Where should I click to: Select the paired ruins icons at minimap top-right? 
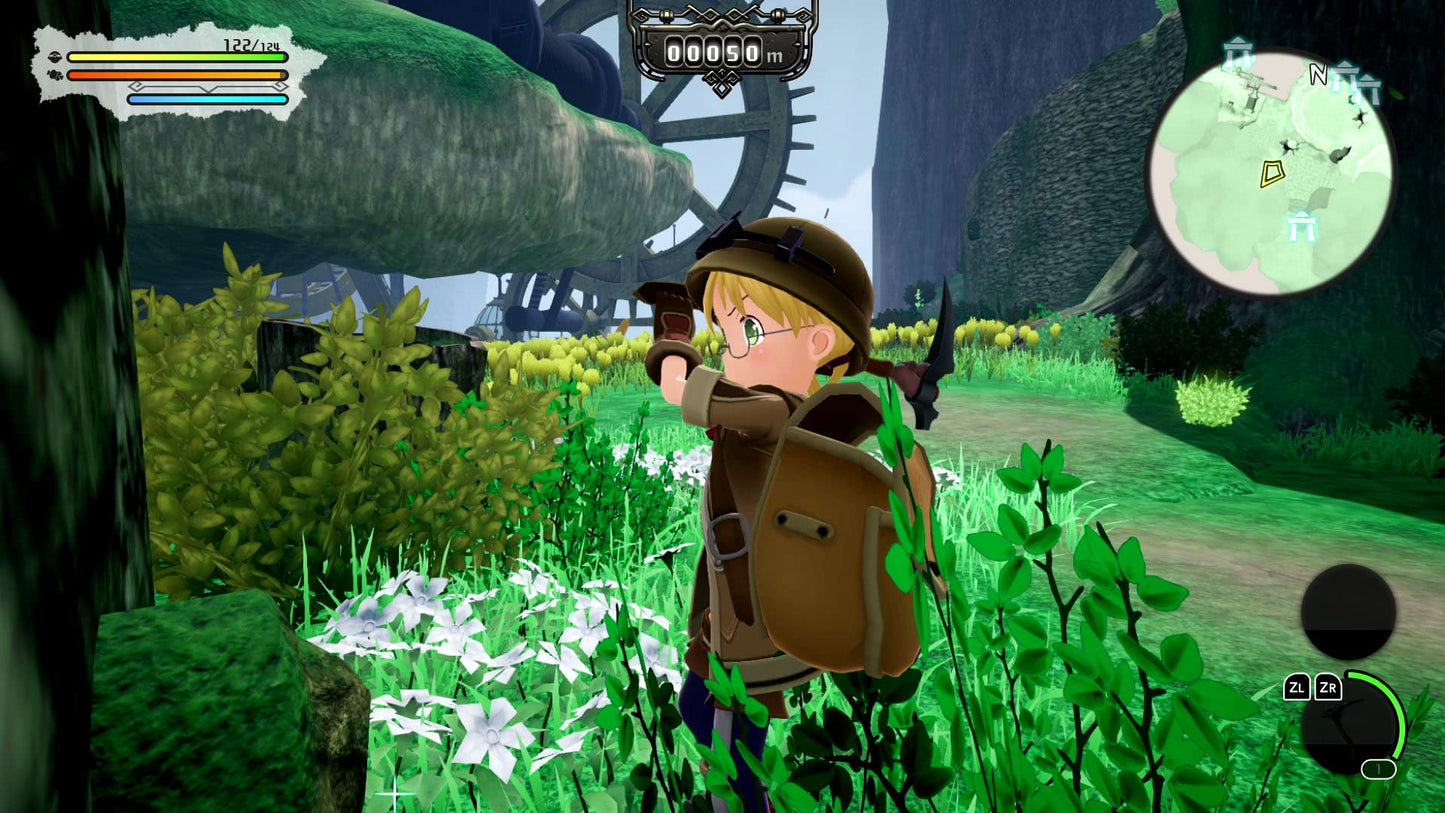1353,80
